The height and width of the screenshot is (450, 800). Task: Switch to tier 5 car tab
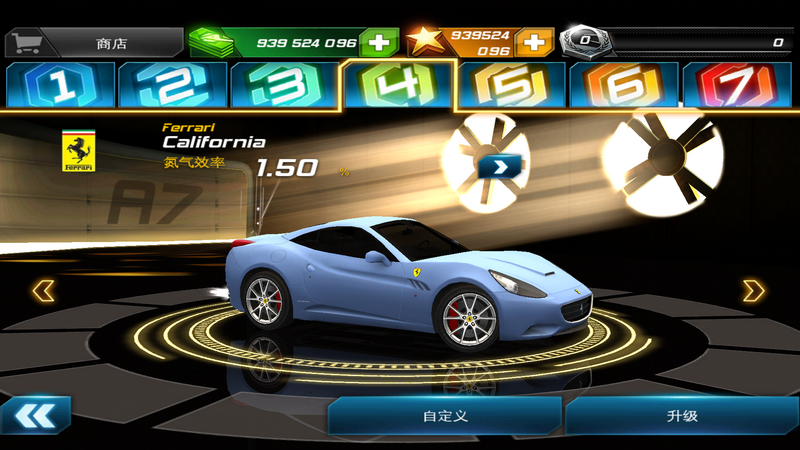click(511, 86)
